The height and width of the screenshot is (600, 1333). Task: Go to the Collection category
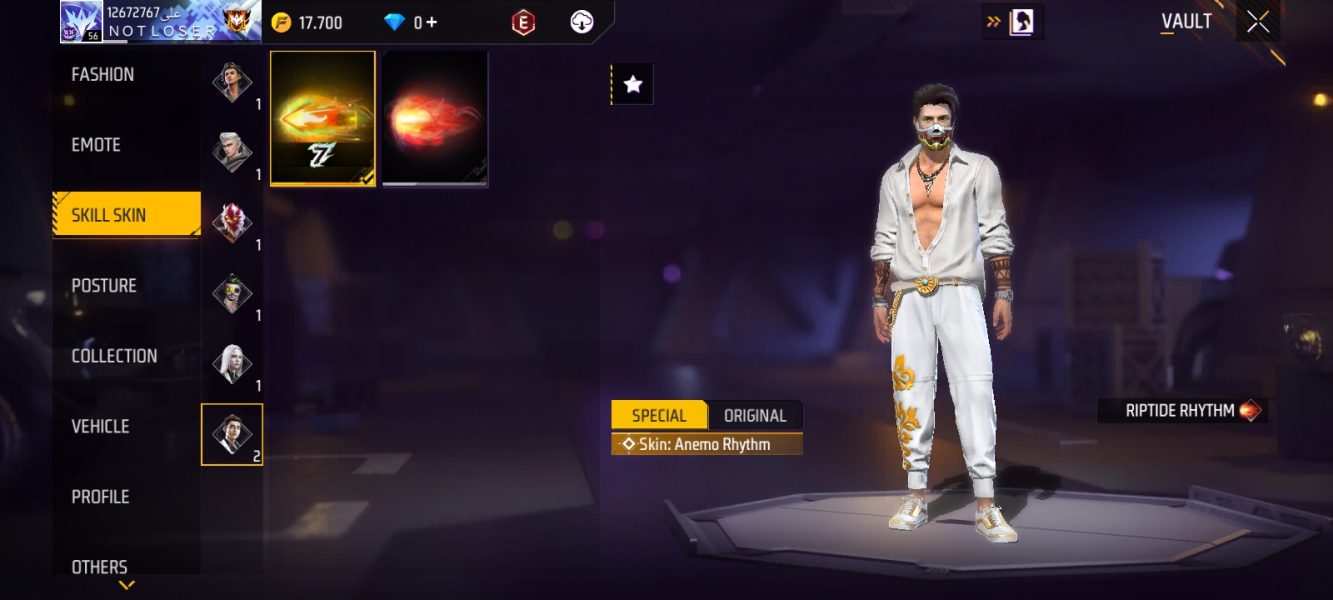[114, 356]
